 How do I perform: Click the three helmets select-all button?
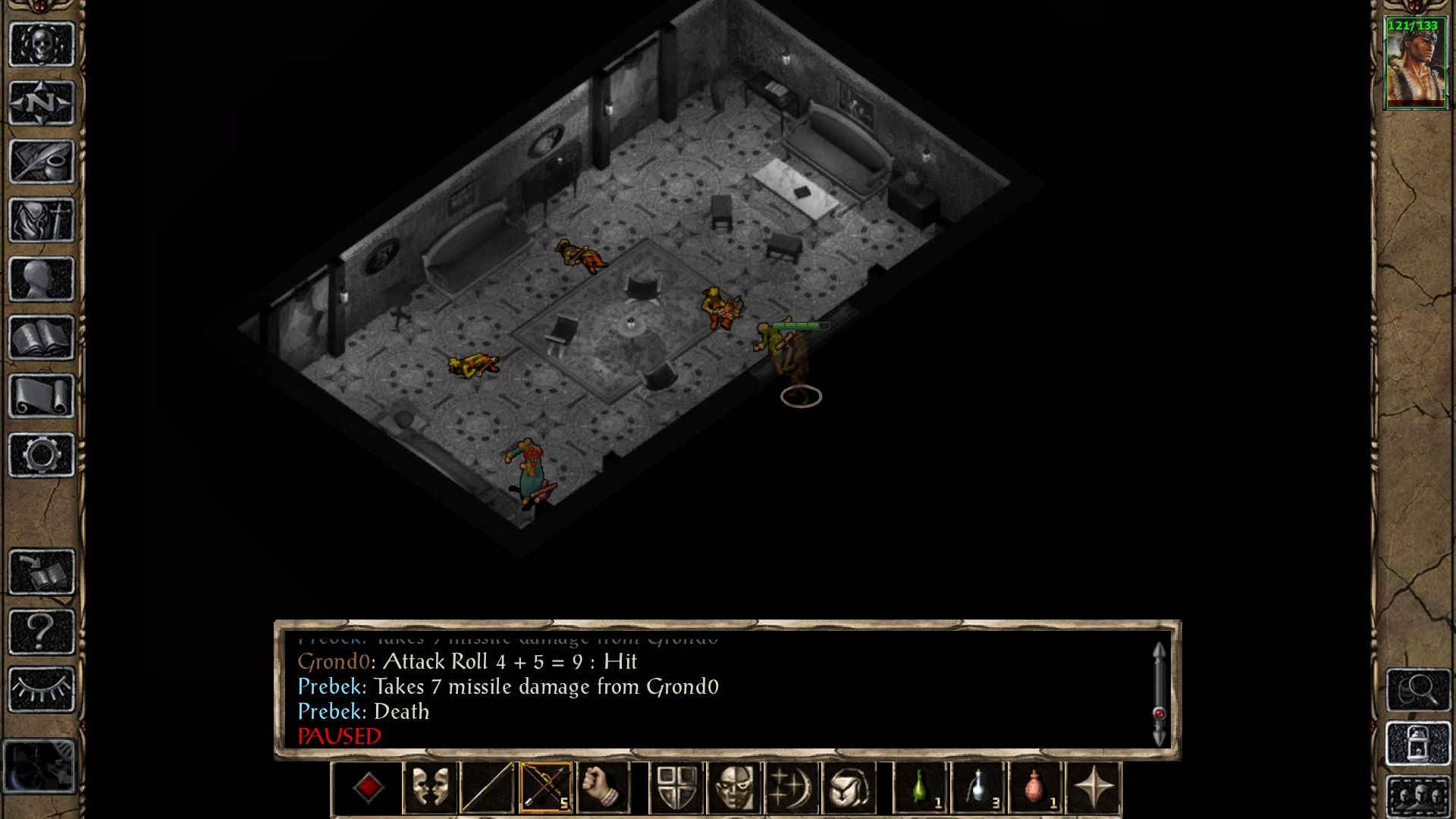1417,796
